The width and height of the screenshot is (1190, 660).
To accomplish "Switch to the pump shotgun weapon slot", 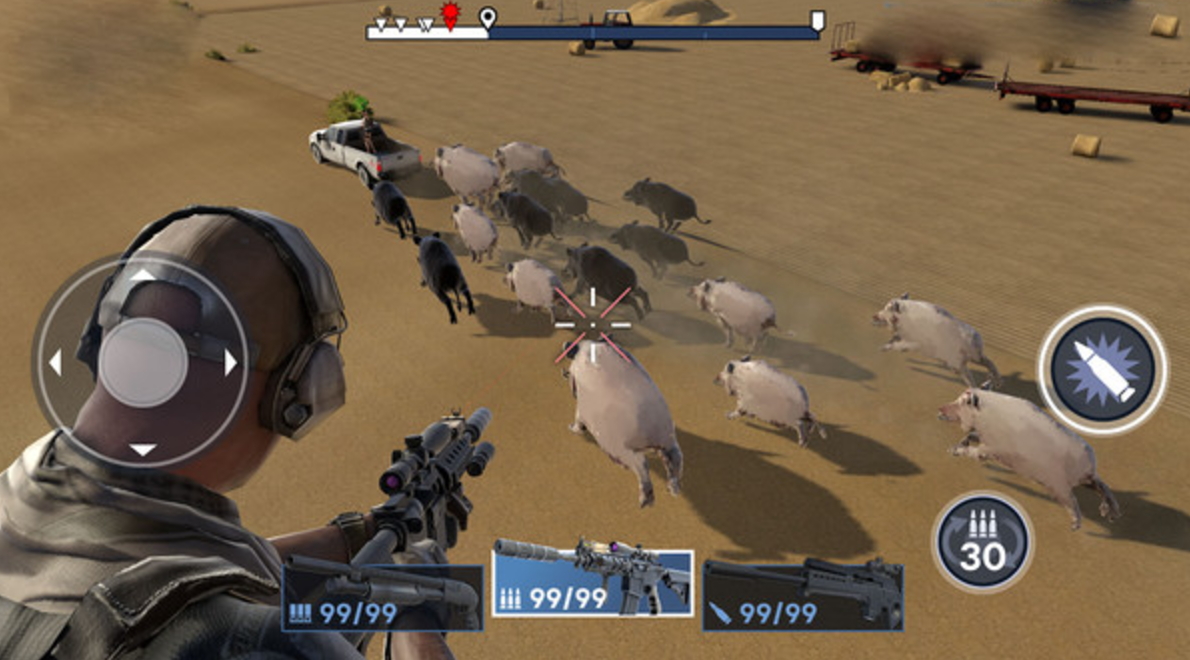I will click(382, 597).
